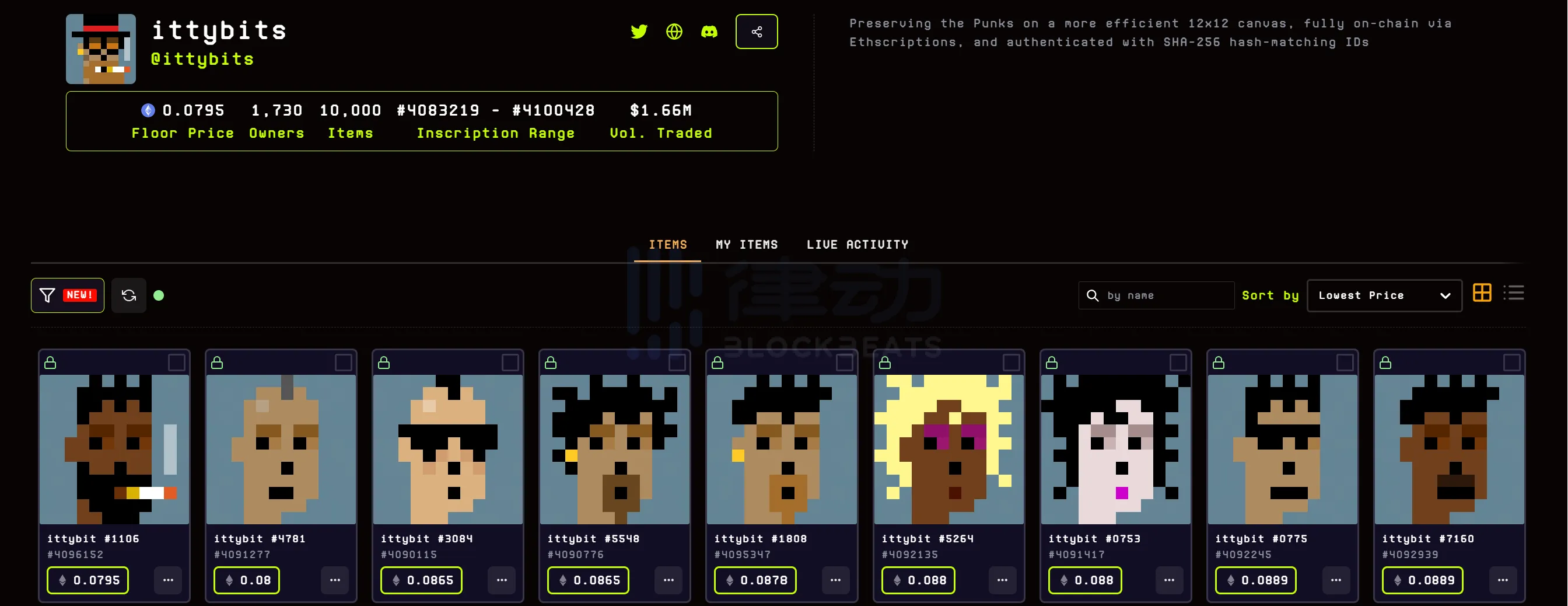Check the selection box on ittybit #4781
This screenshot has height=606, width=1568.
(x=345, y=363)
